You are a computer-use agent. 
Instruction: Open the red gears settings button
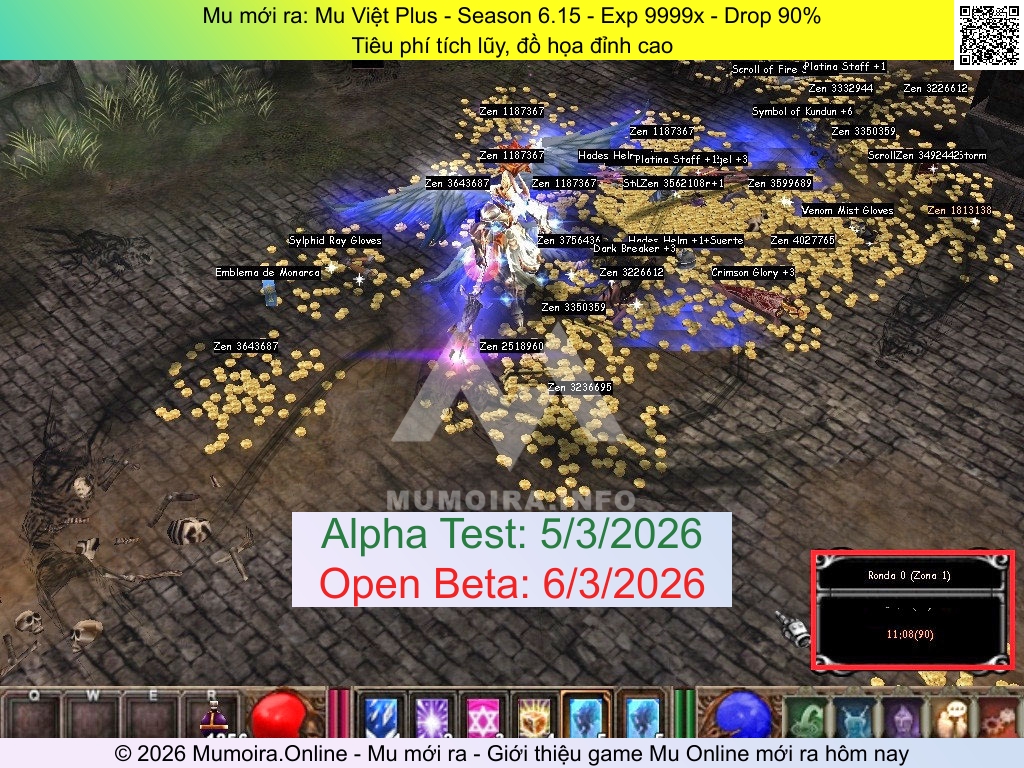tap(999, 718)
